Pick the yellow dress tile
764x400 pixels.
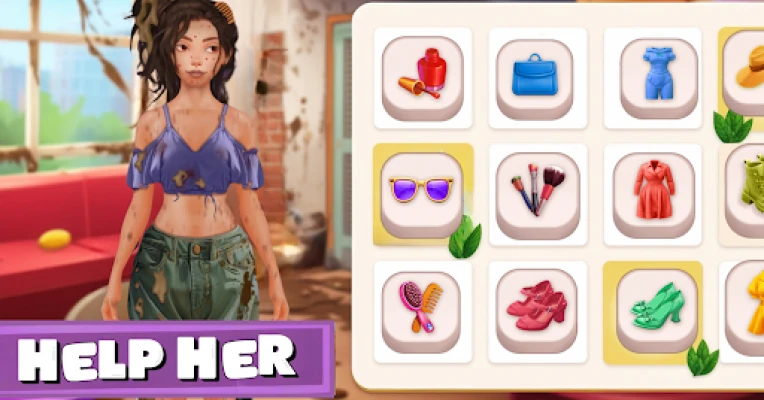(746, 308)
